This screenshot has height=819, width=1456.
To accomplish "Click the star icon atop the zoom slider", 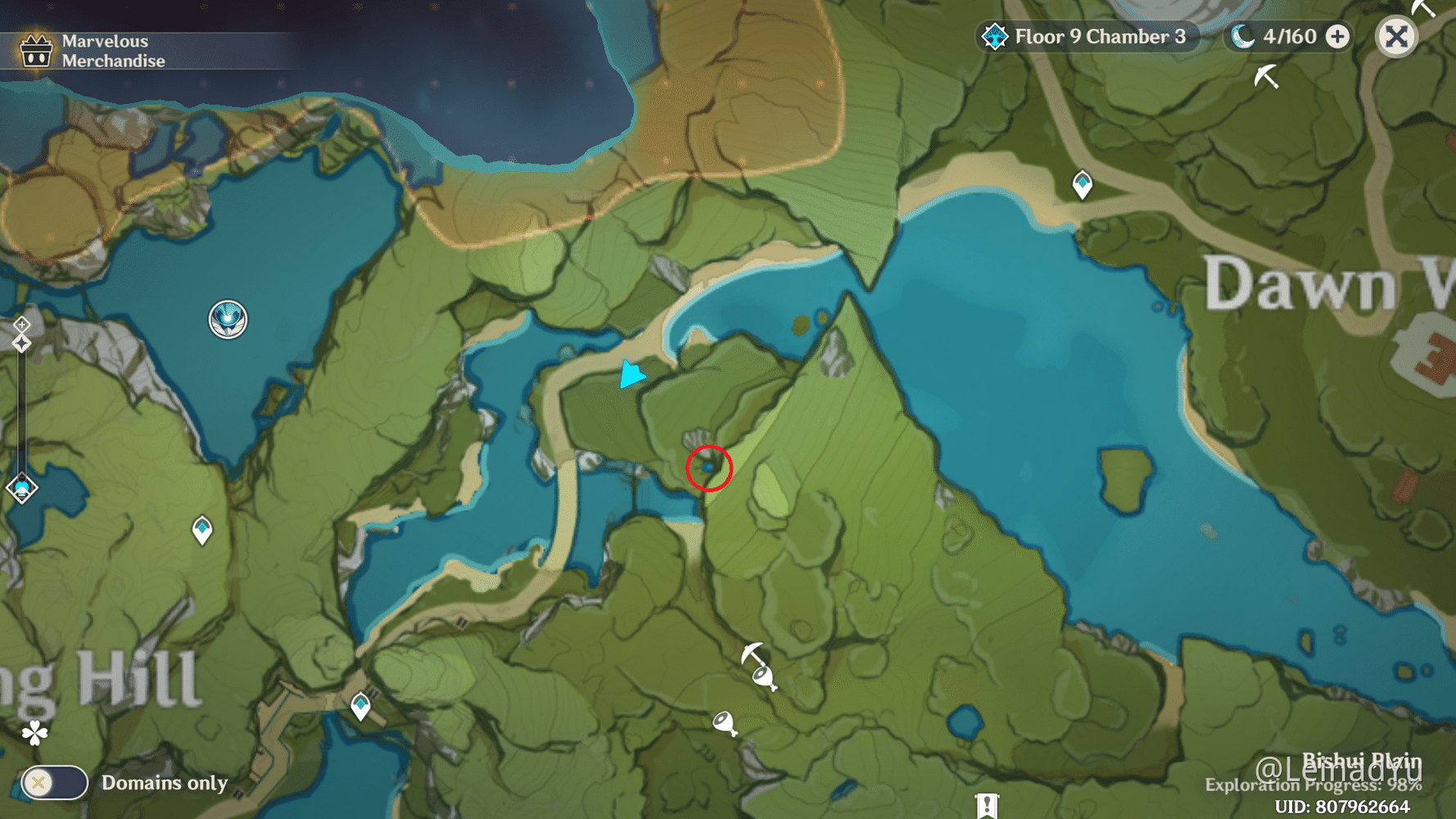I will click(x=21, y=342).
